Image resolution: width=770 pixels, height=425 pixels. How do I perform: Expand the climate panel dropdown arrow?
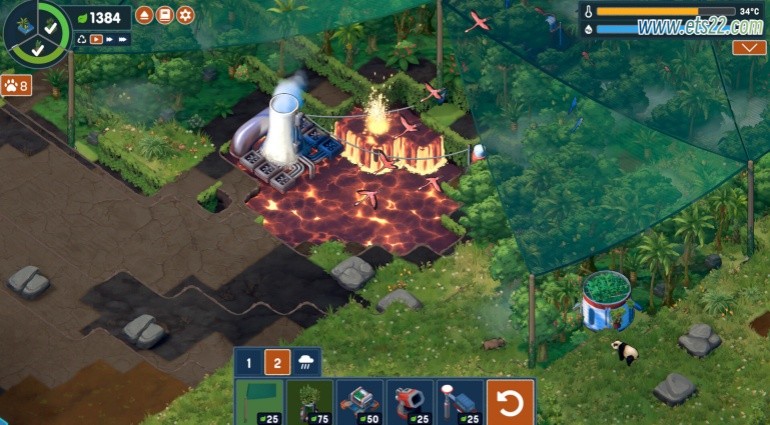point(749,47)
